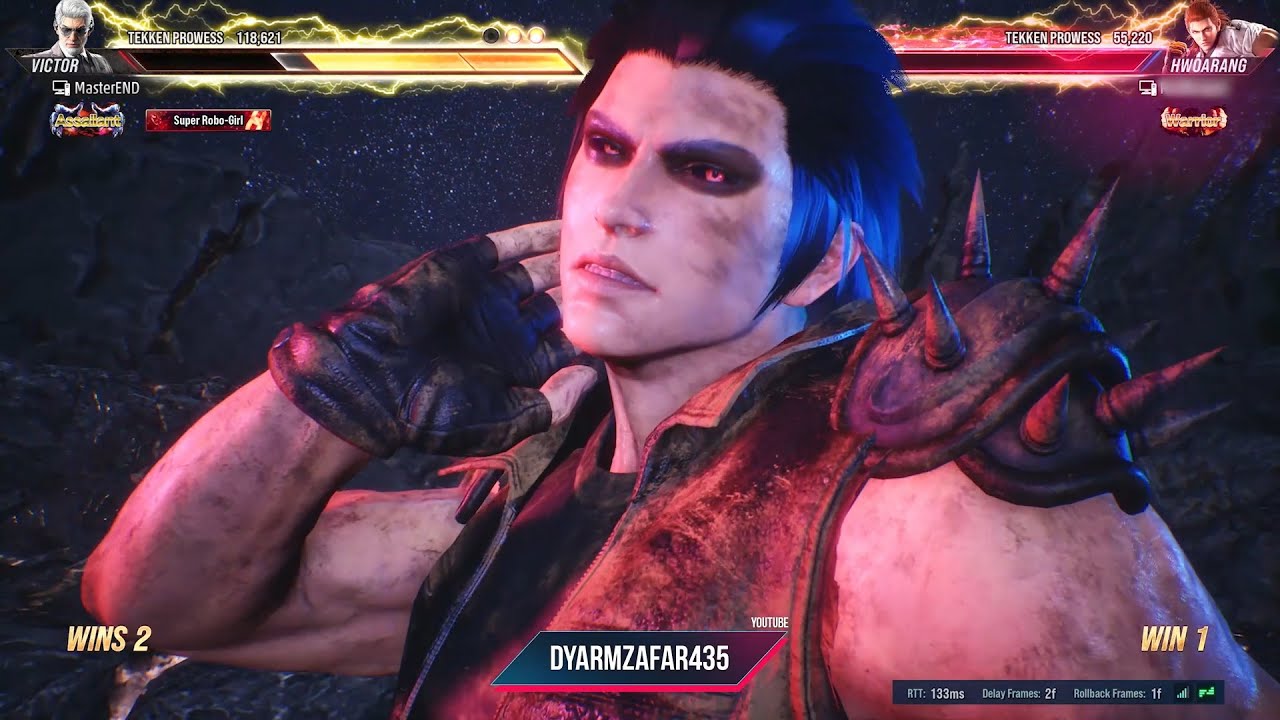Click the Super Robo-Girl title plate
The image size is (1280, 720).
coord(208,121)
